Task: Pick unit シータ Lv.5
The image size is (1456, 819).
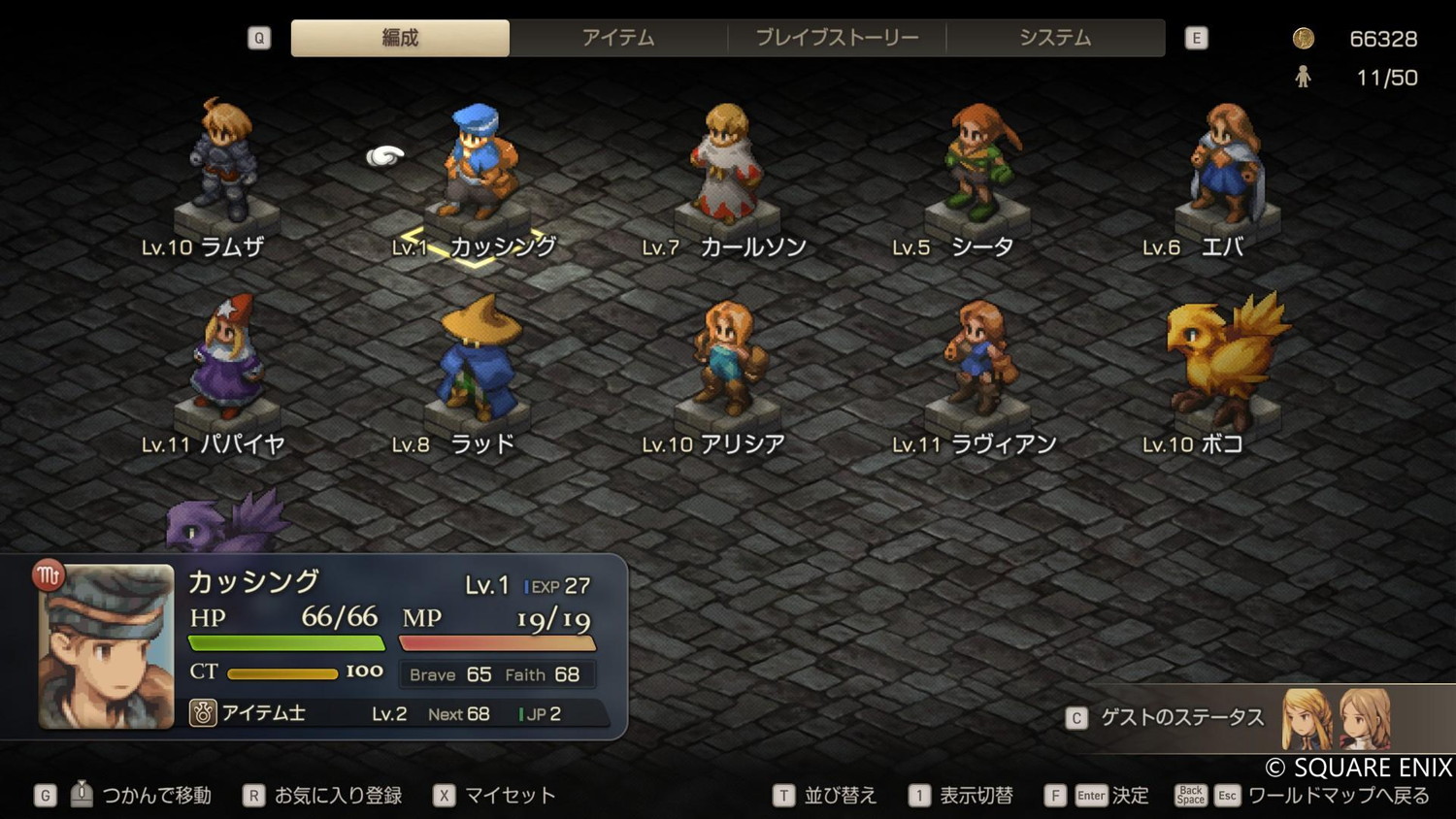Action: pyautogui.click(x=977, y=165)
